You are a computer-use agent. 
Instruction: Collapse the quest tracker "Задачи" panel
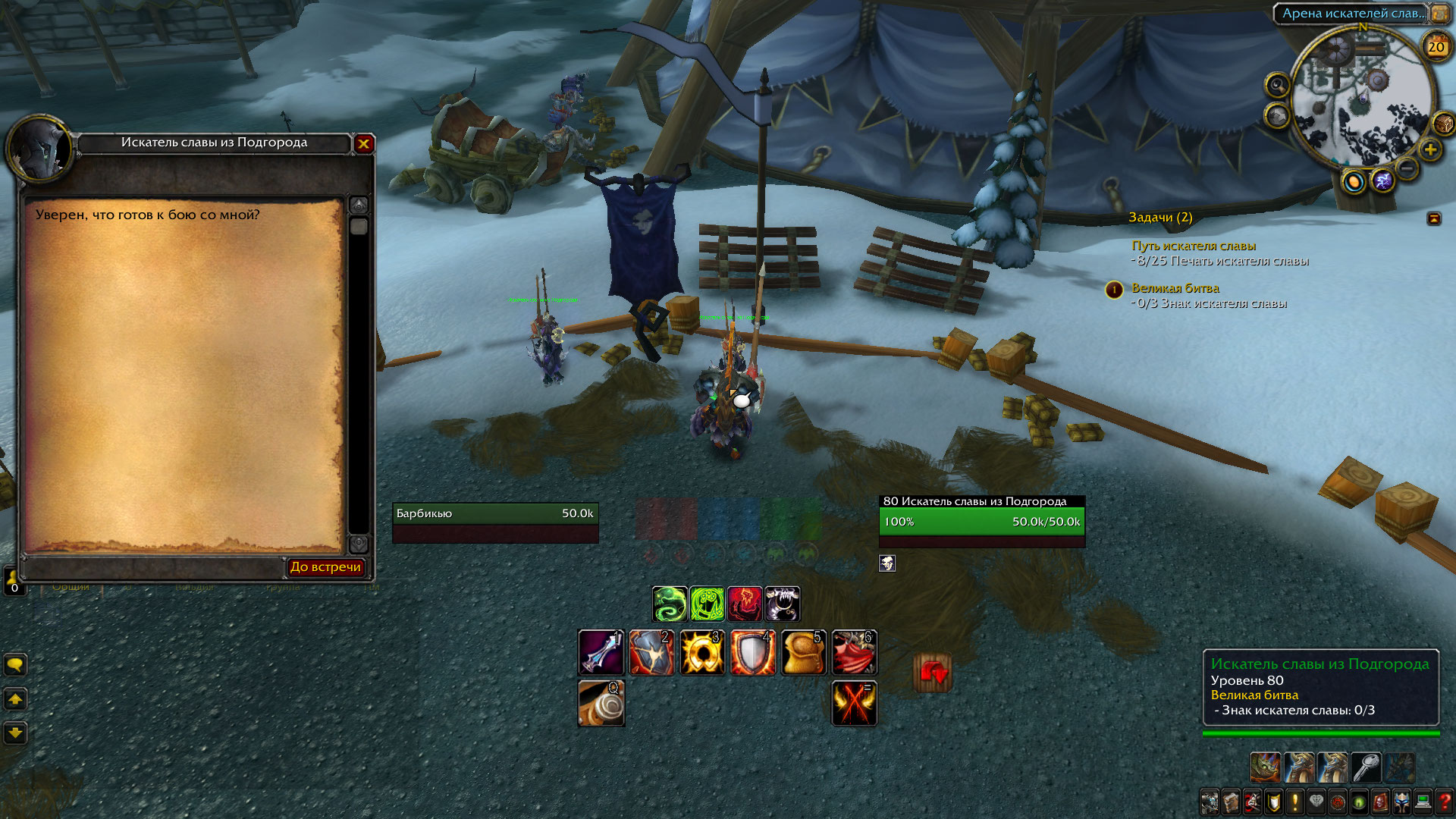coord(1434,218)
